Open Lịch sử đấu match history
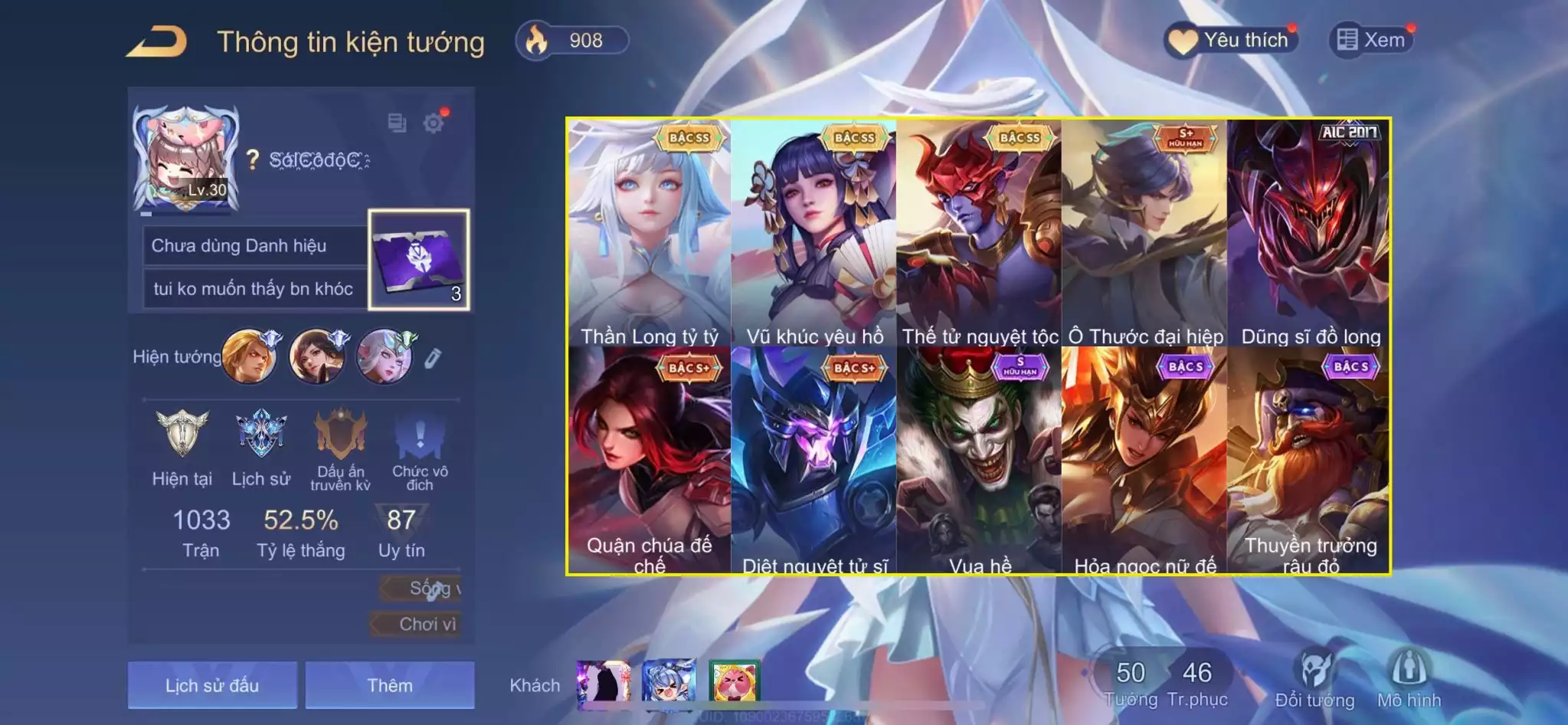The height and width of the screenshot is (725, 1568). point(212,684)
